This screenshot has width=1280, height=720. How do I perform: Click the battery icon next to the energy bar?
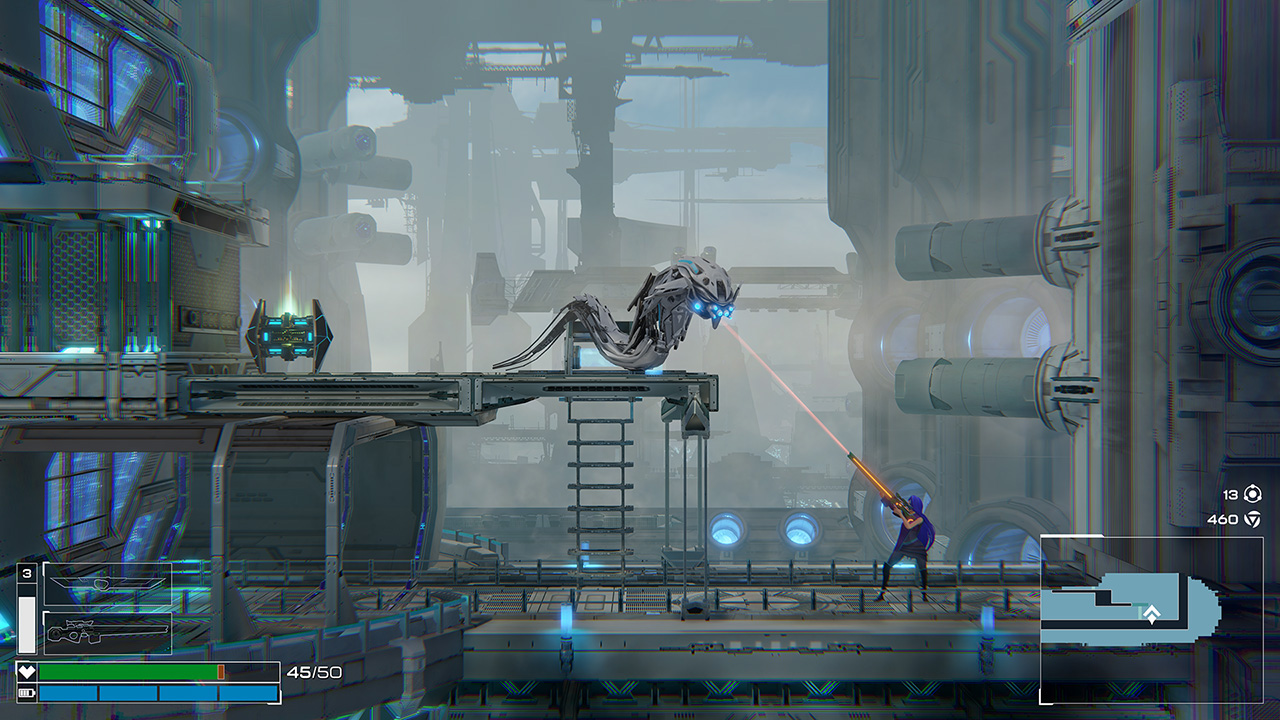pos(26,694)
